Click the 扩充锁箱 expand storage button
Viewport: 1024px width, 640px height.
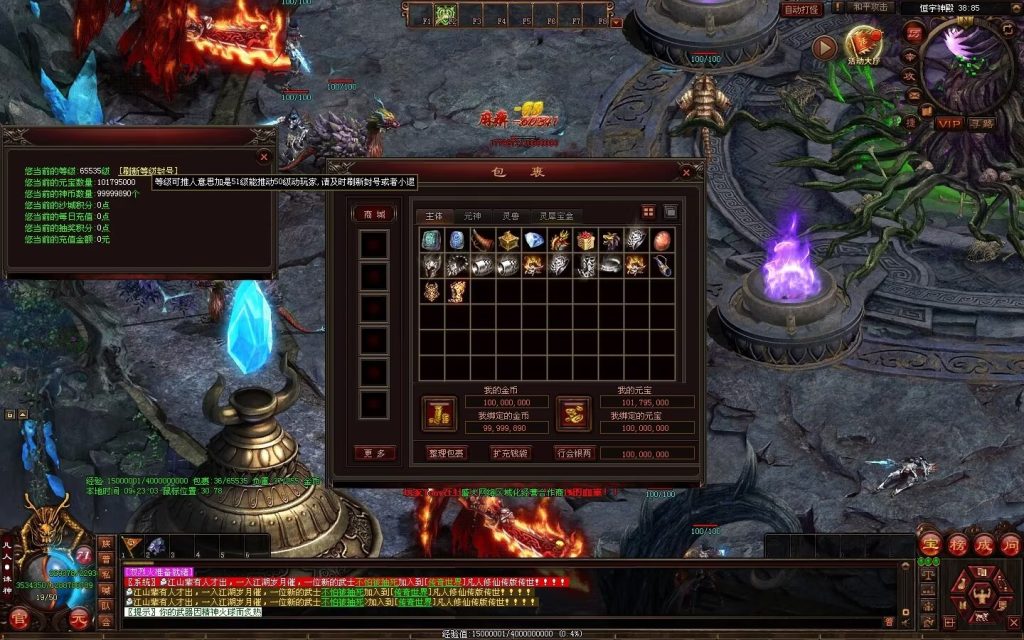pos(509,453)
